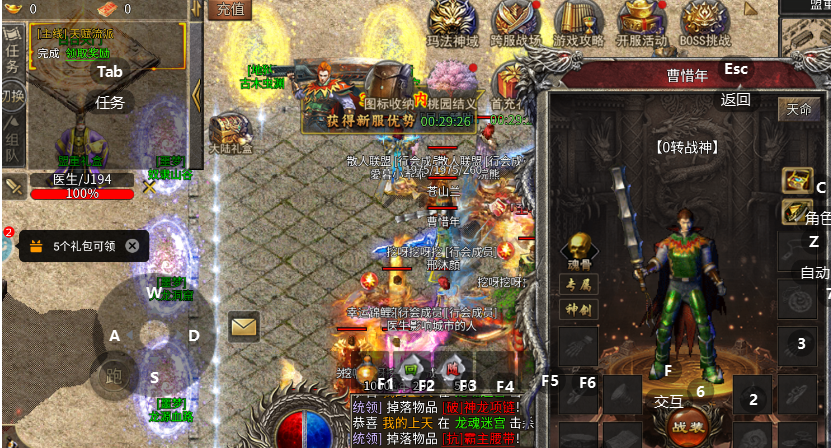
Task: Open the 大陆礼盒 treasure chest
Action: [x=228, y=132]
